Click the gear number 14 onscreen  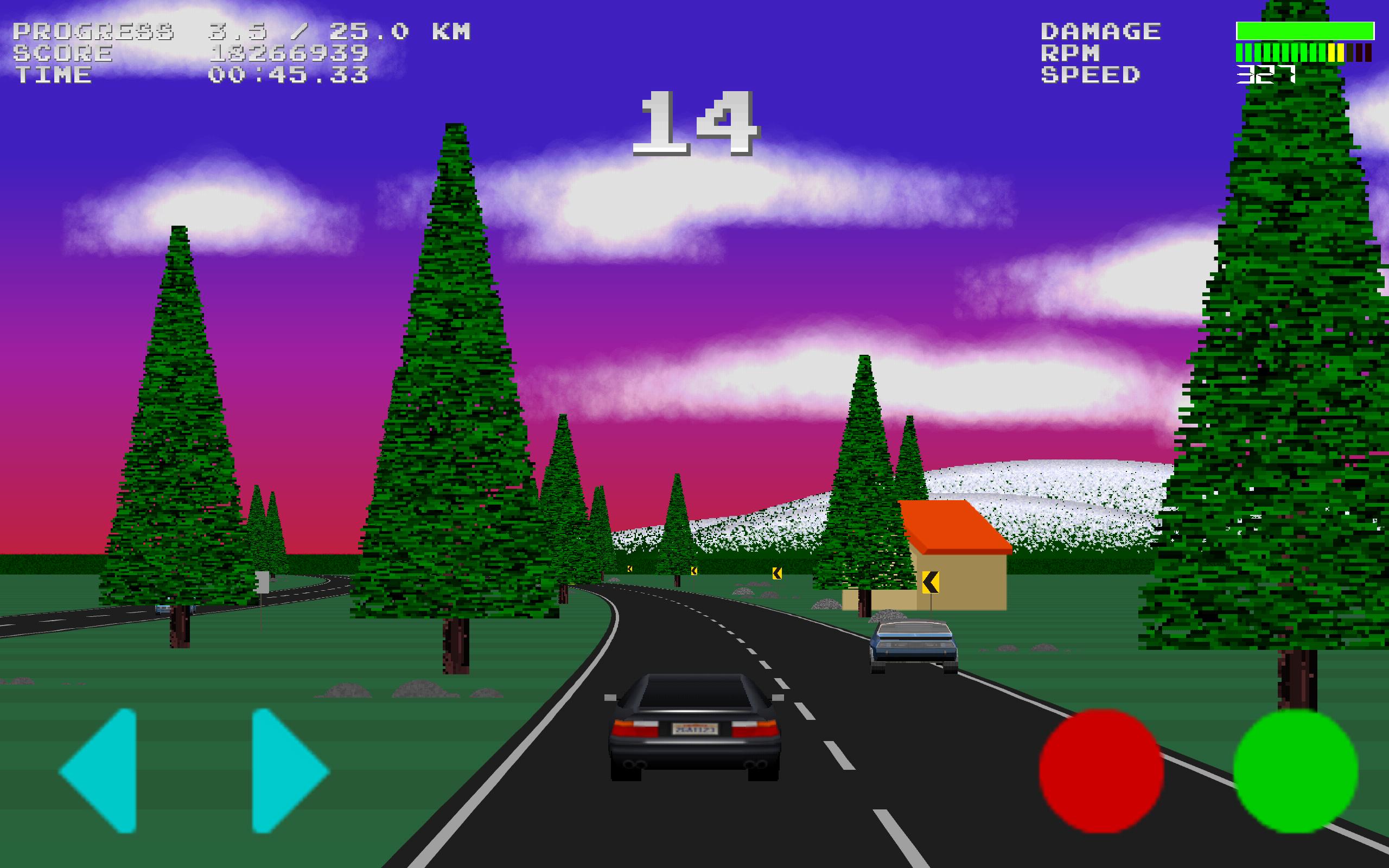pos(697,124)
